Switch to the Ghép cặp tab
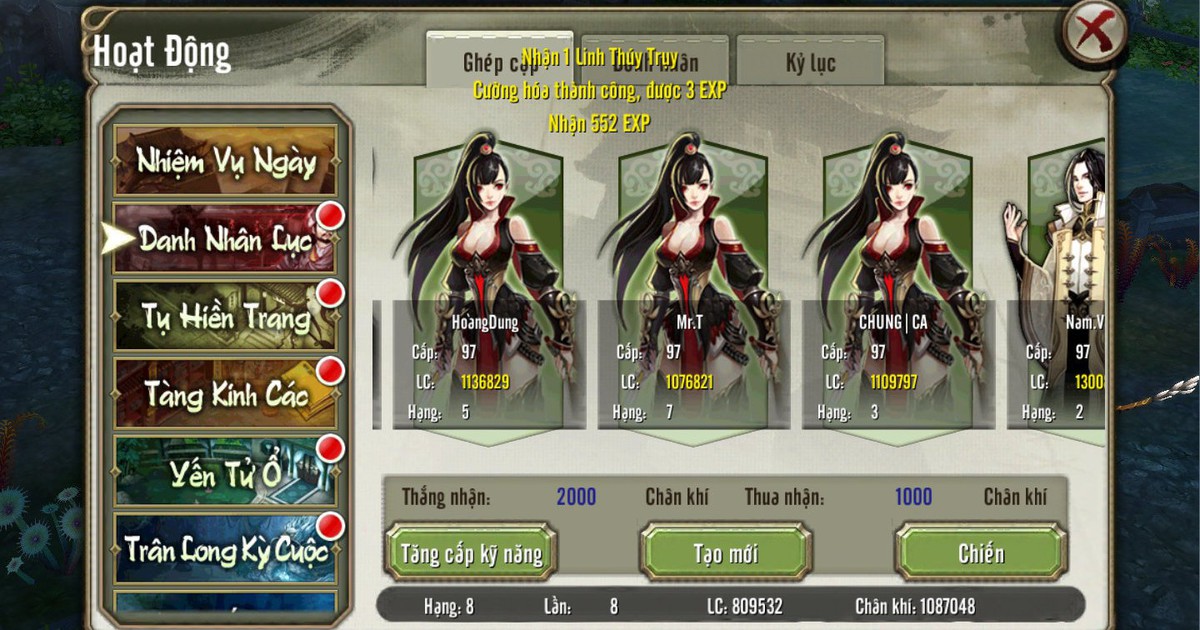 (x=499, y=62)
